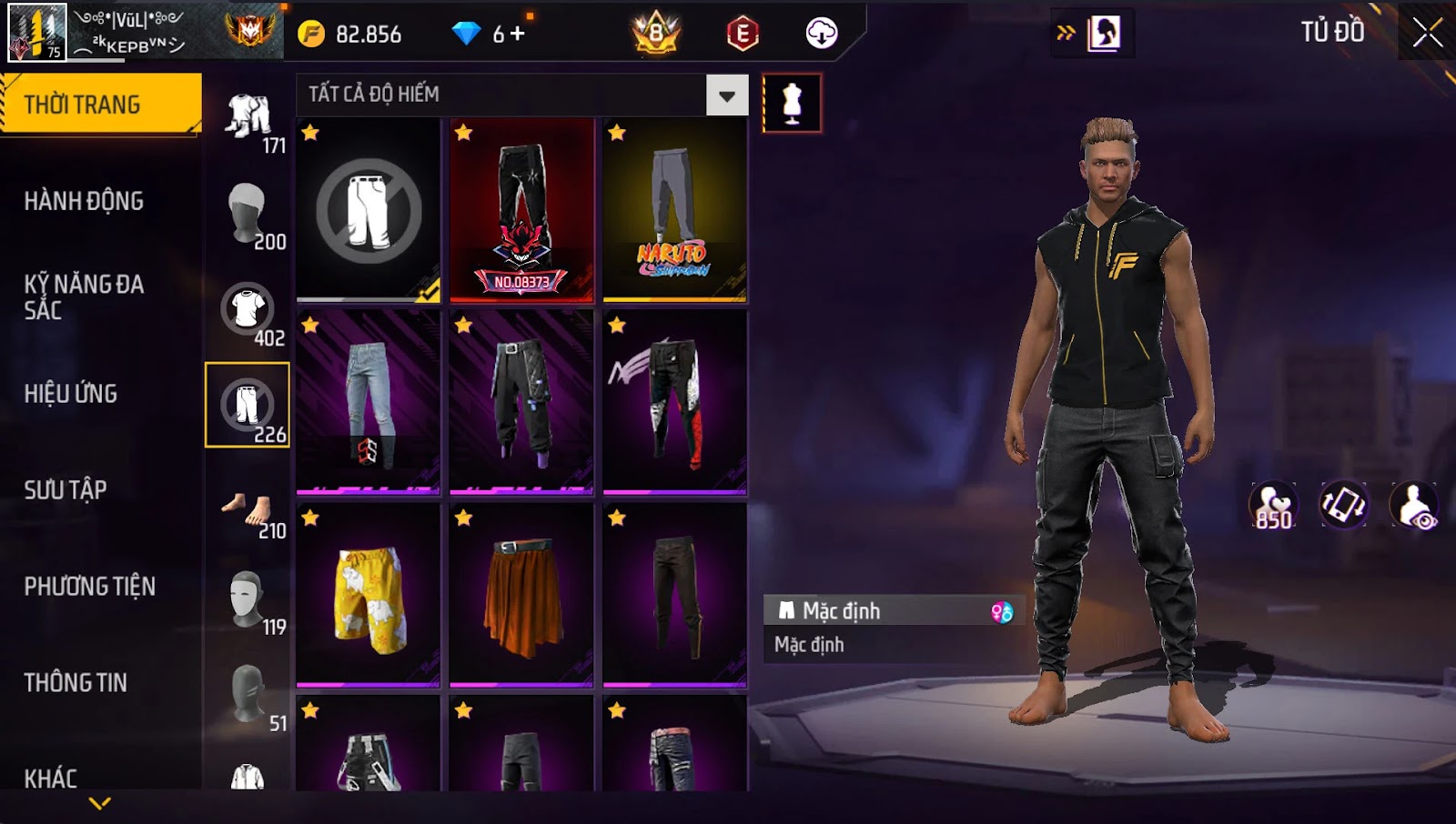Select the yellow patterned shorts
The width and height of the screenshot is (1456, 824).
pos(369,596)
